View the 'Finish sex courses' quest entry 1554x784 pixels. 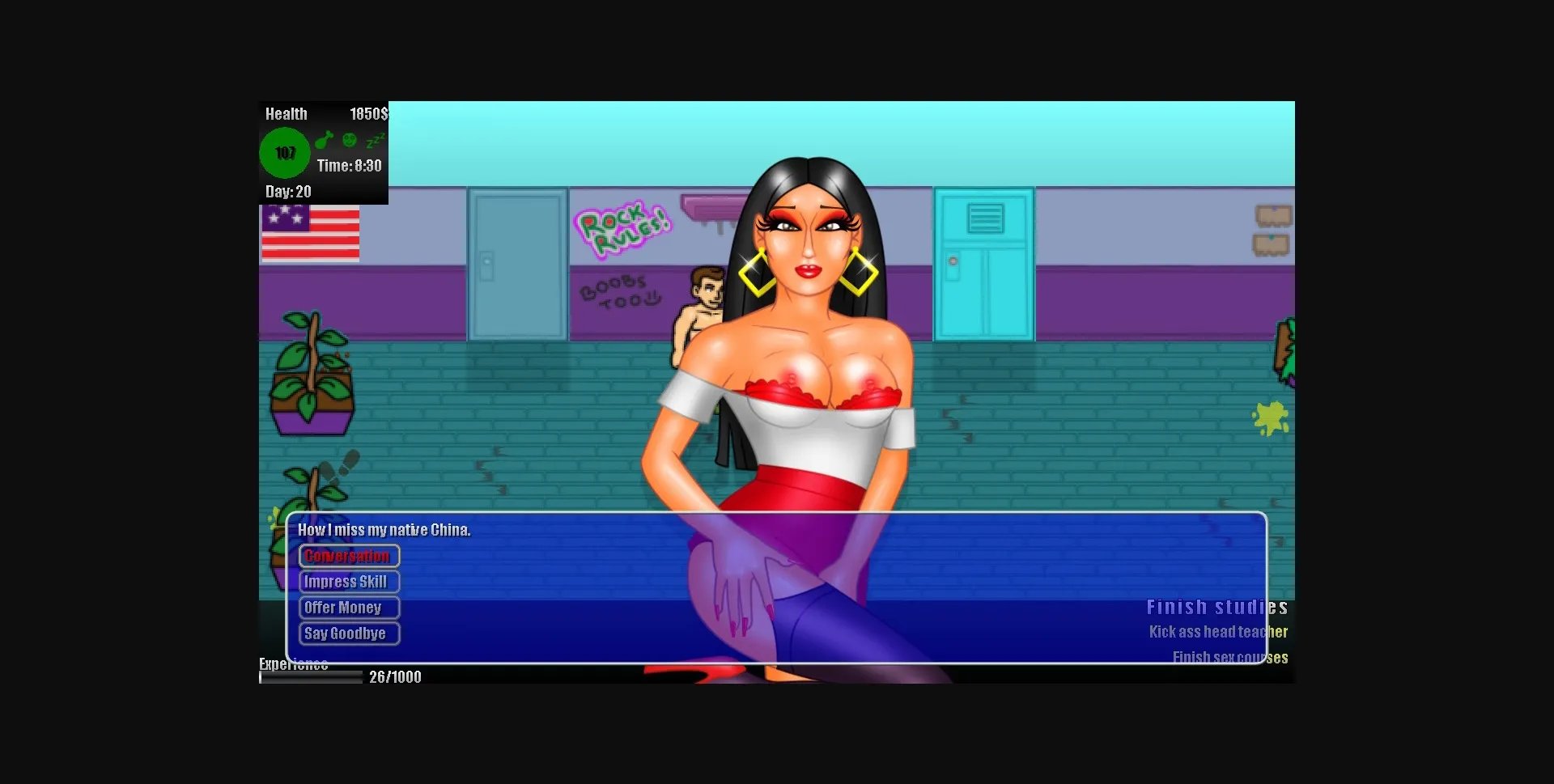point(1230,658)
